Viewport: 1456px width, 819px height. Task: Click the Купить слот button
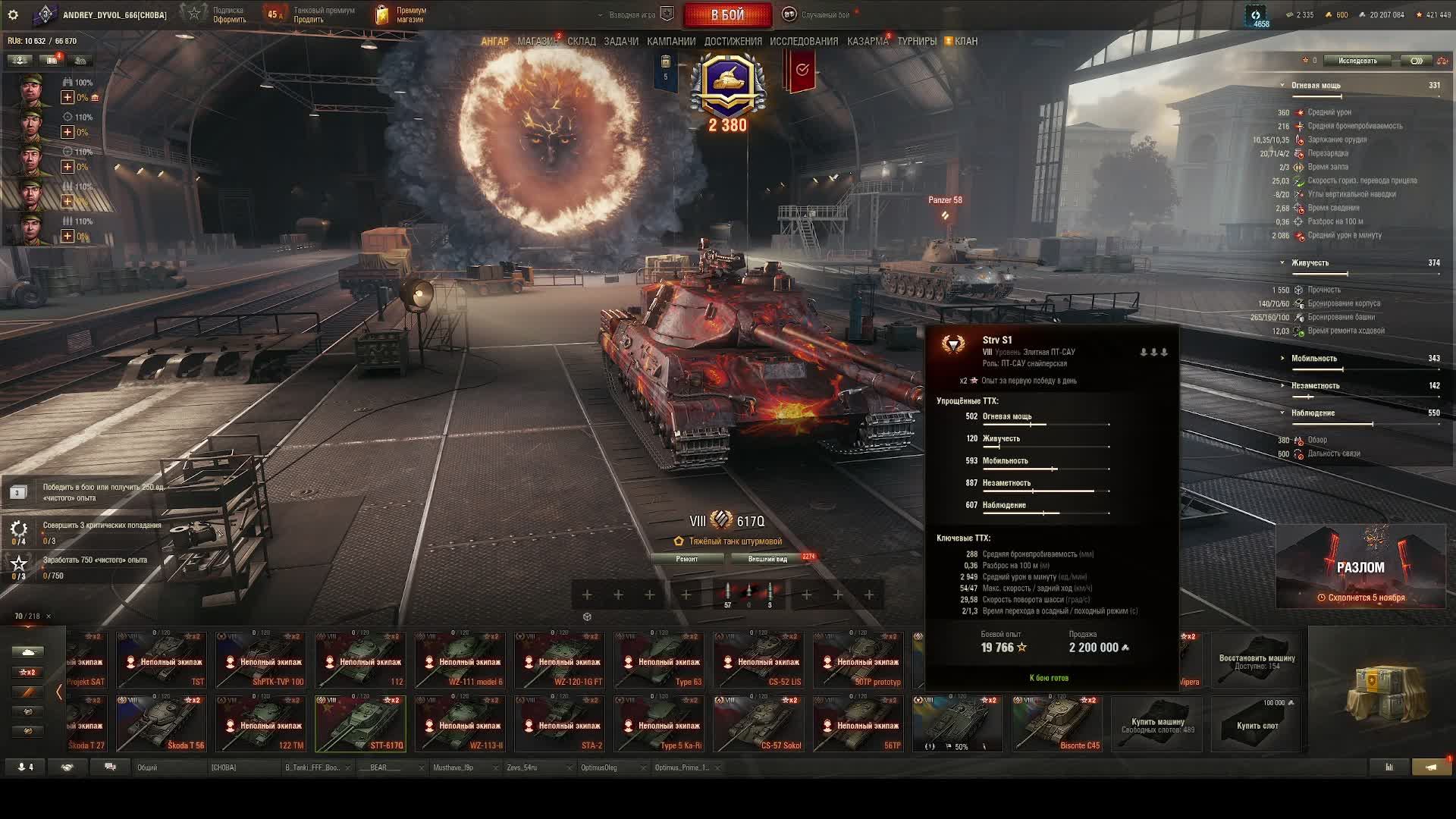pyautogui.click(x=1257, y=724)
